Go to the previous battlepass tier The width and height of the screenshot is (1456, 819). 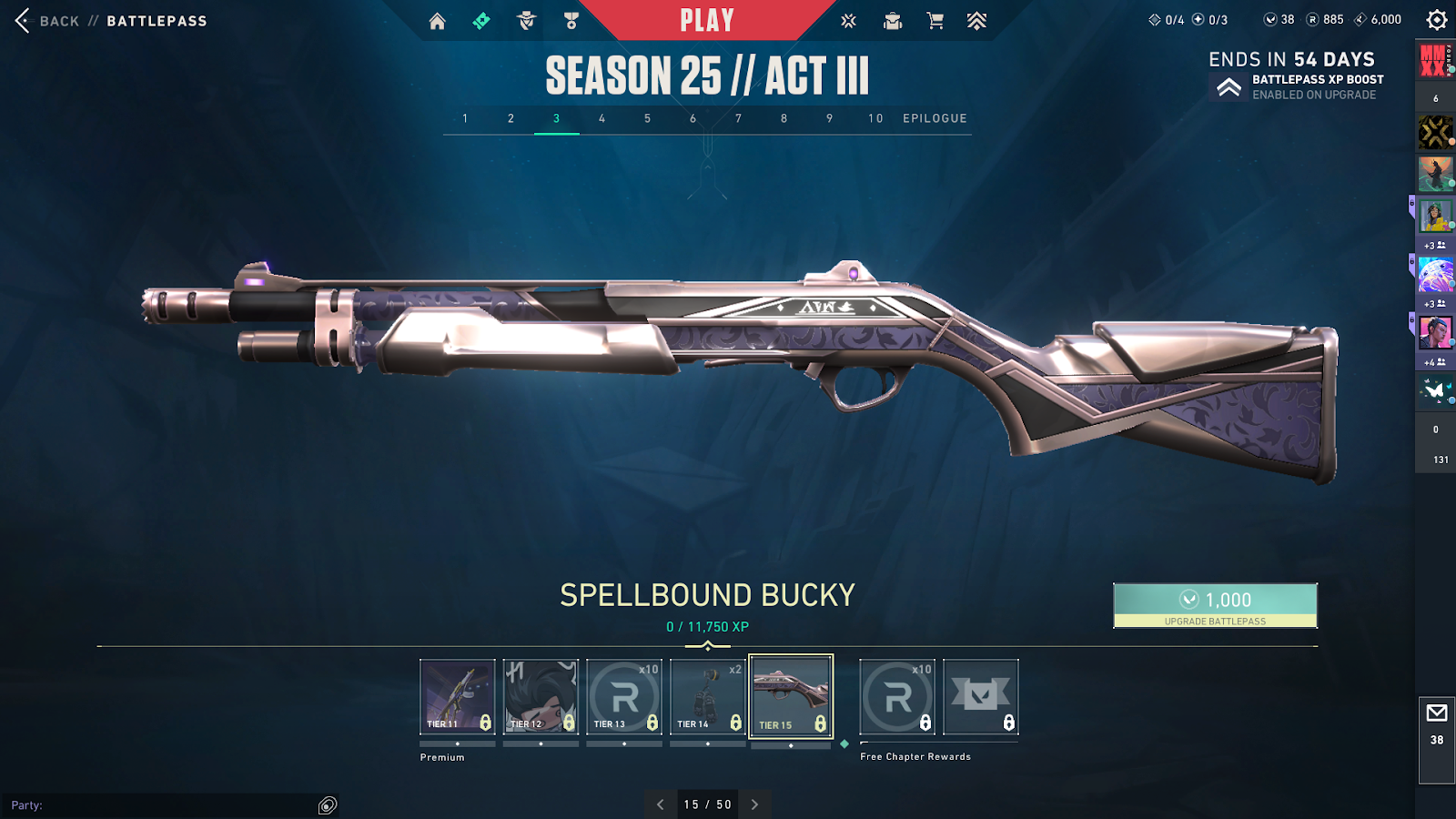661,804
